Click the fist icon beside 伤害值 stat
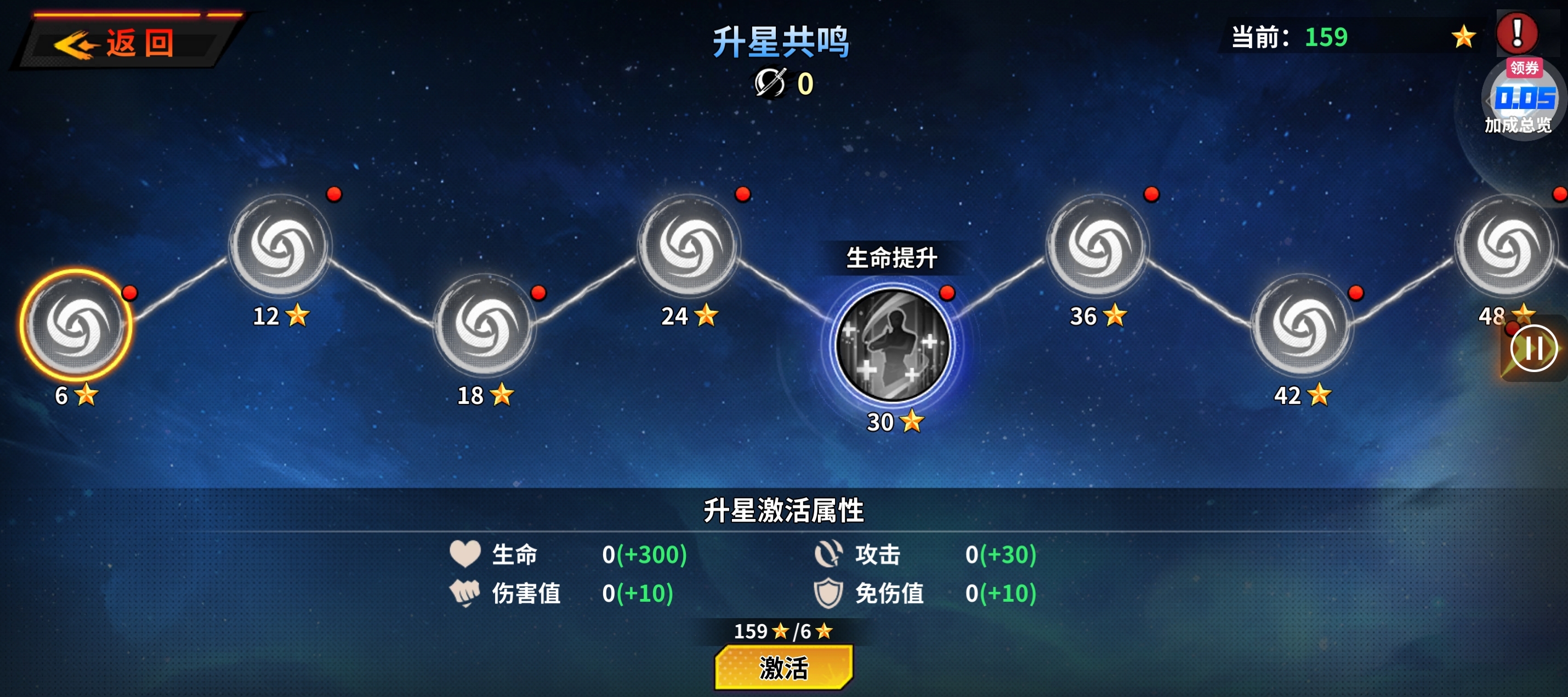This screenshot has width=1568, height=697. tap(464, 594)
